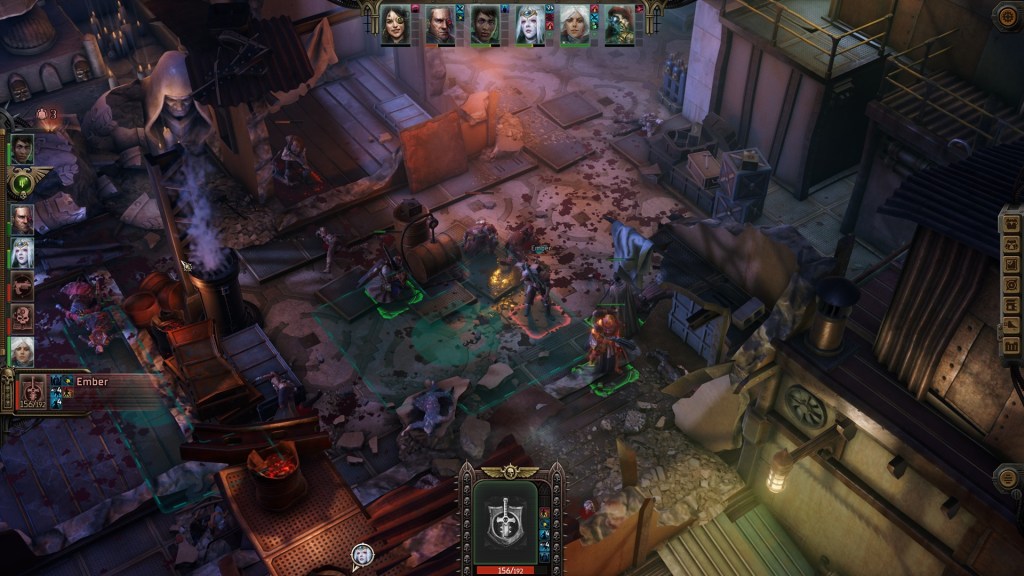Select the white-haired woman in turn order
The image size is (1024, 576).
coord(22,351)
